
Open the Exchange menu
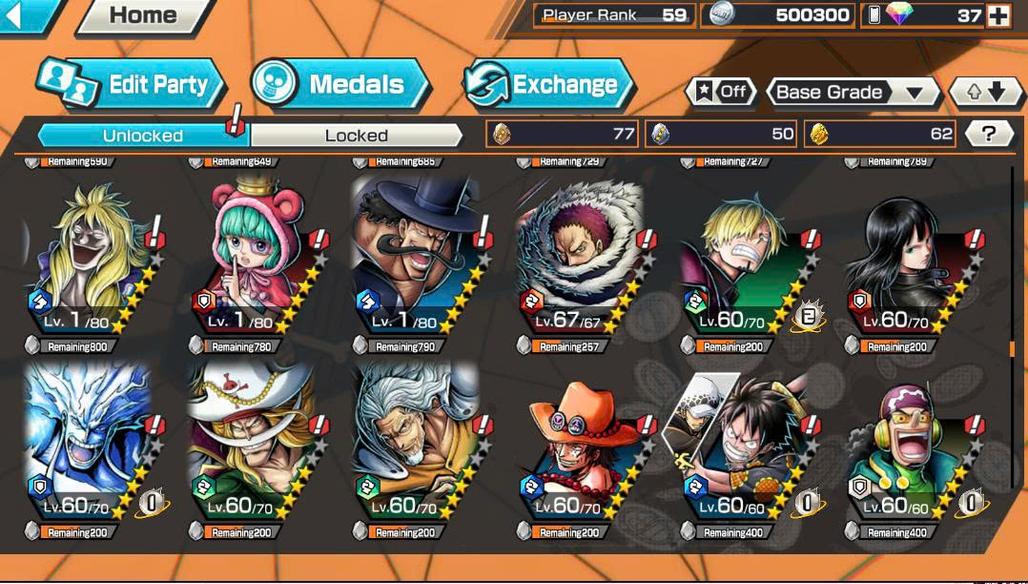click(x=550, y=85)
